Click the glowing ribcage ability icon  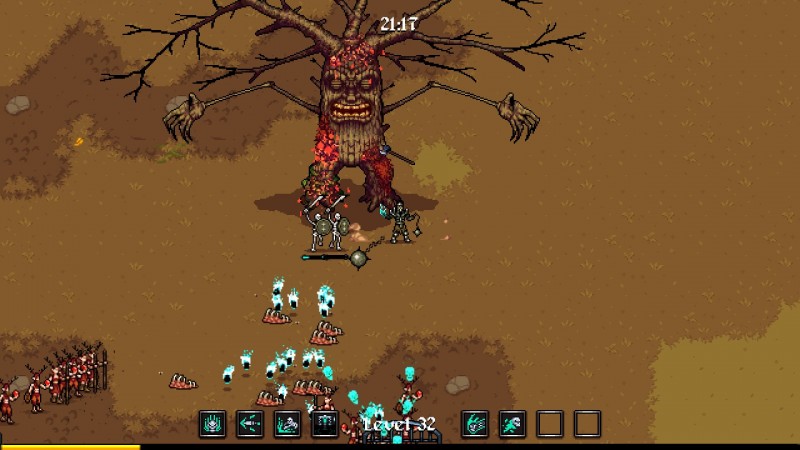point(325,424)
